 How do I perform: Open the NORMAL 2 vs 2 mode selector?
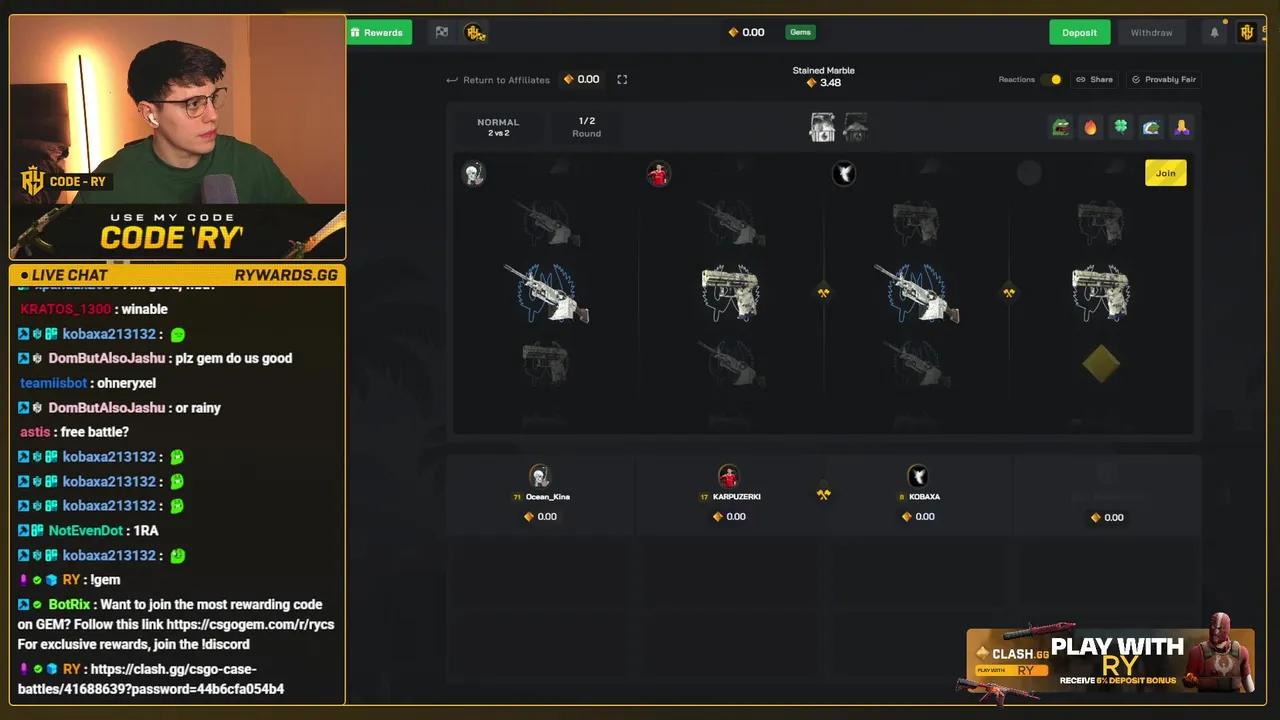[x=498, y=126]
